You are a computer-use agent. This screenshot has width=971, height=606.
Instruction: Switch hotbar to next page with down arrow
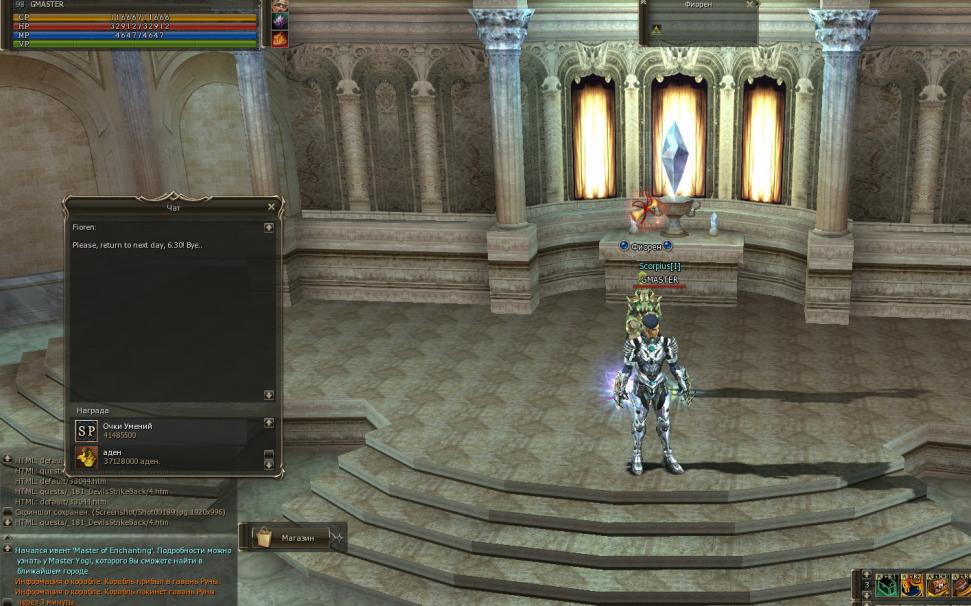(865, 597)
